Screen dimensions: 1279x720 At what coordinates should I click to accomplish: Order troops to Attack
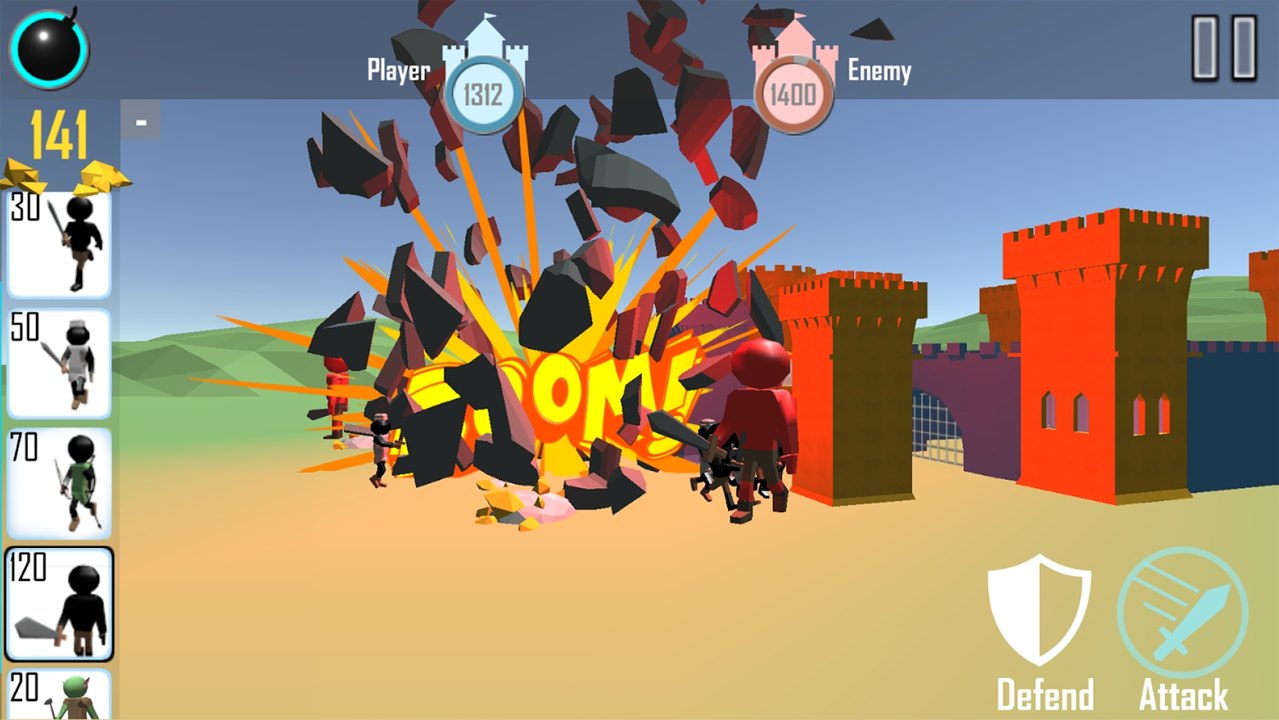tap(1183, 631)
